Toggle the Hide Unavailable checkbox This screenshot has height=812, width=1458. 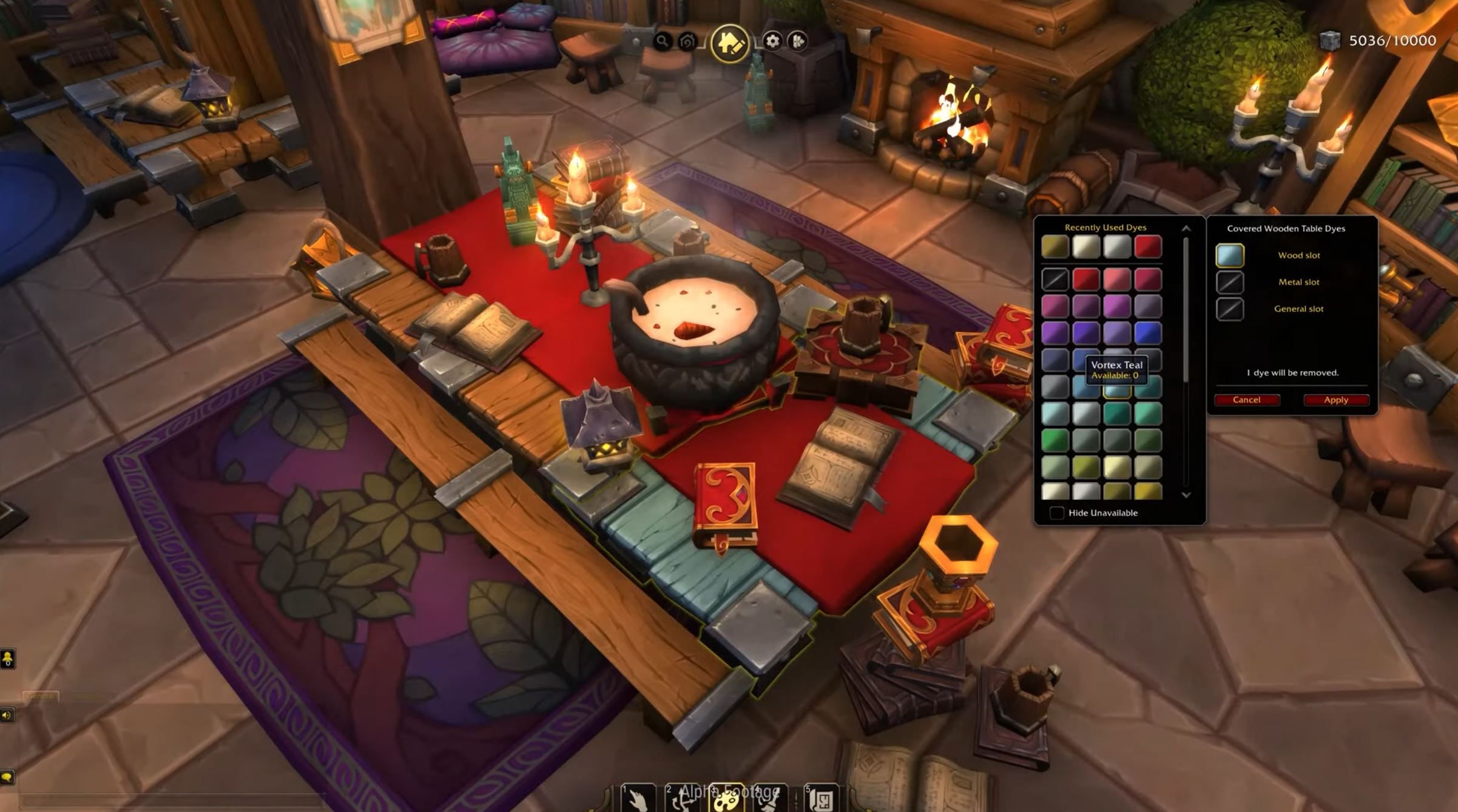tap(1056, 513)
